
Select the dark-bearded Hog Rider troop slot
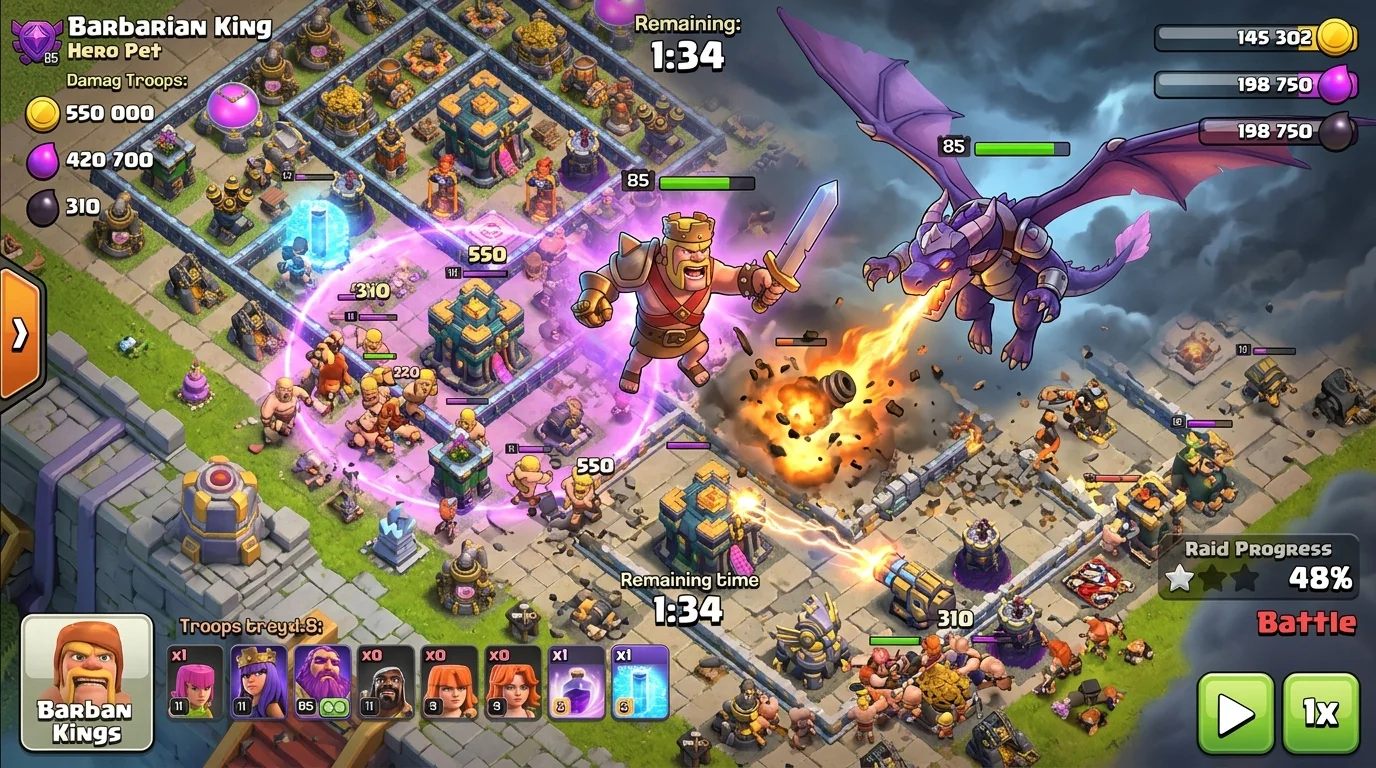386,683
